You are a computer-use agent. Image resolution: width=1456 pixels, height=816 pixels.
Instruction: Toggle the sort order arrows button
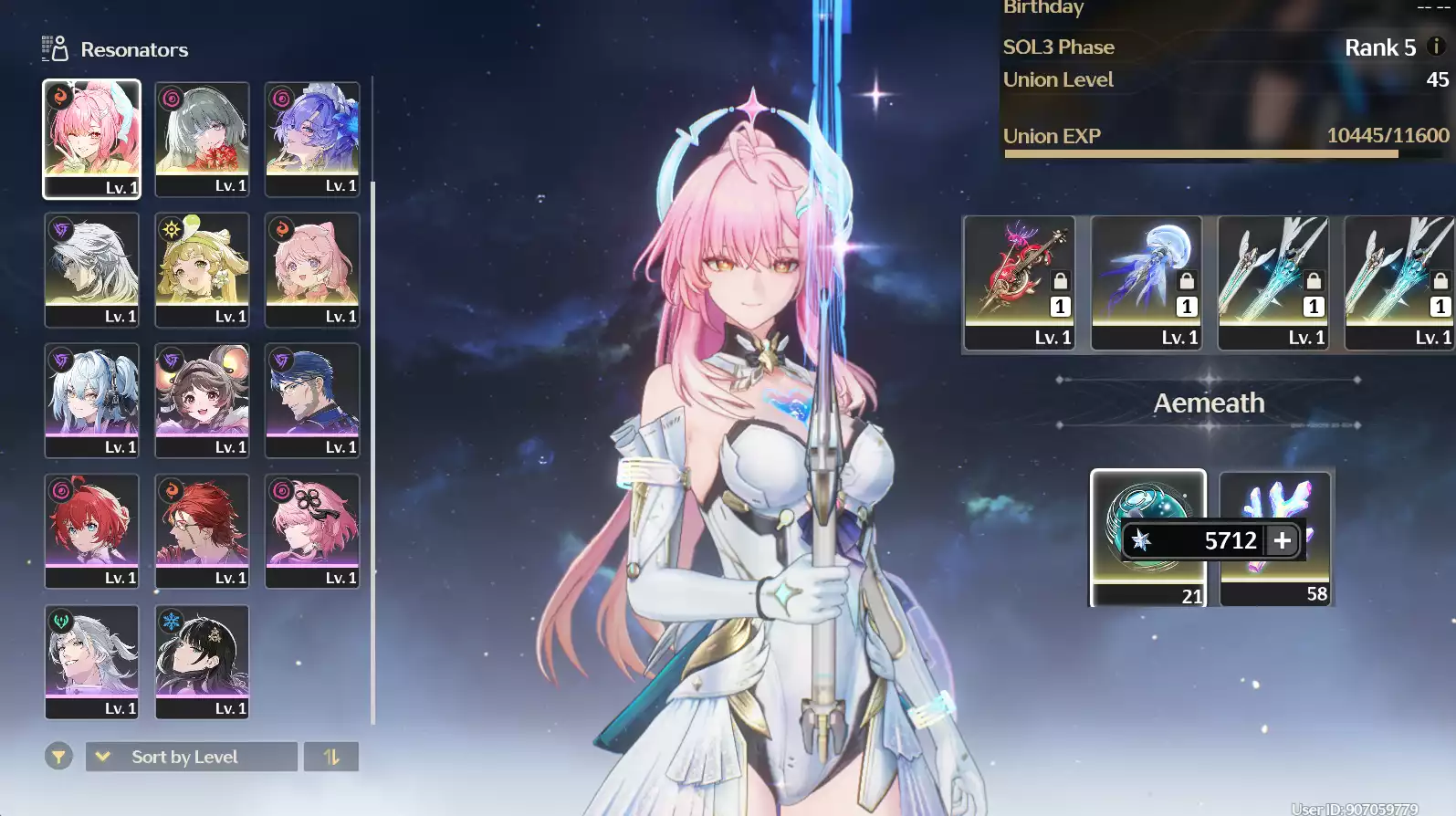click(331, 757)
